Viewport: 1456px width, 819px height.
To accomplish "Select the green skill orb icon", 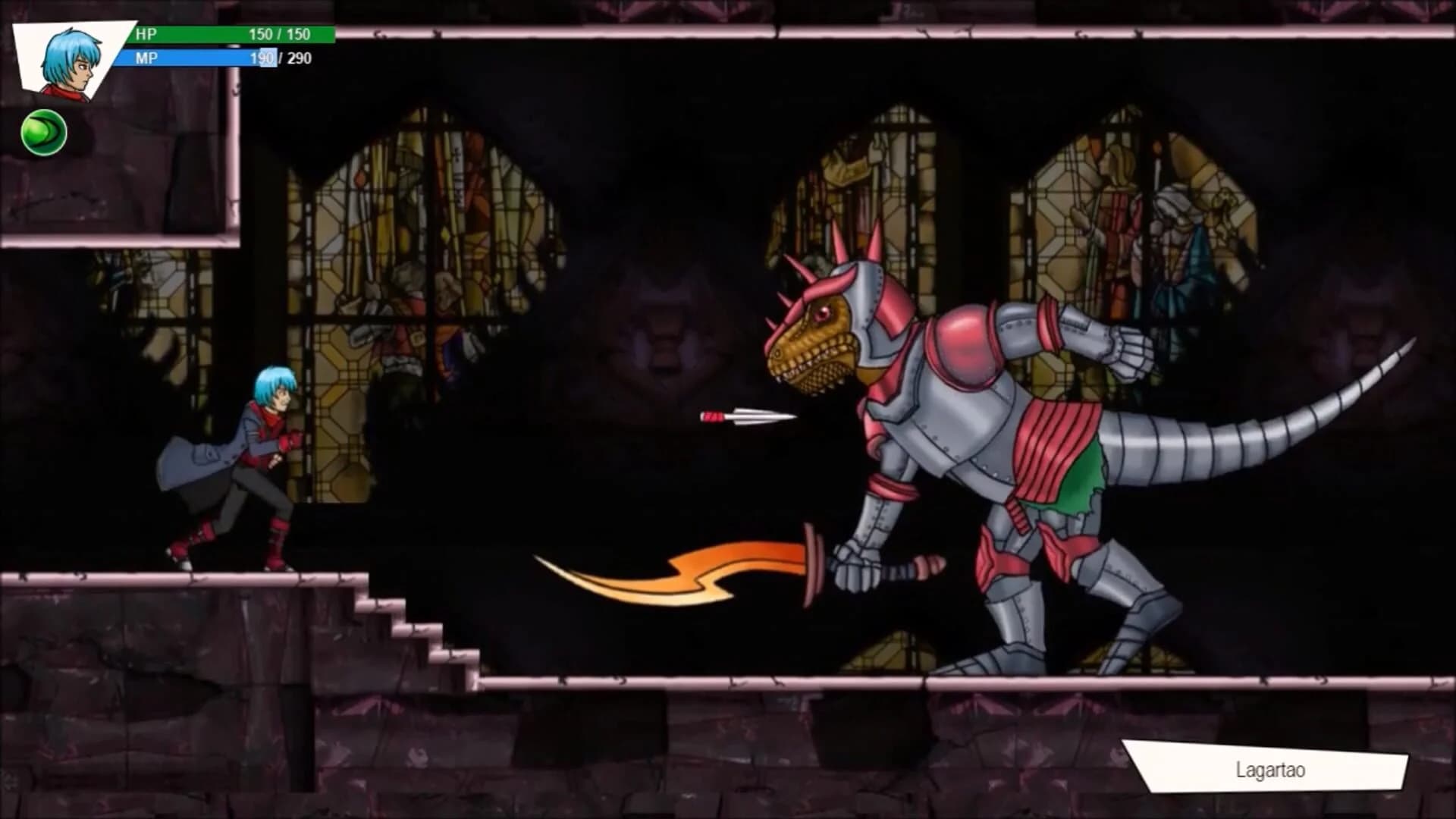I will point(43,133).
